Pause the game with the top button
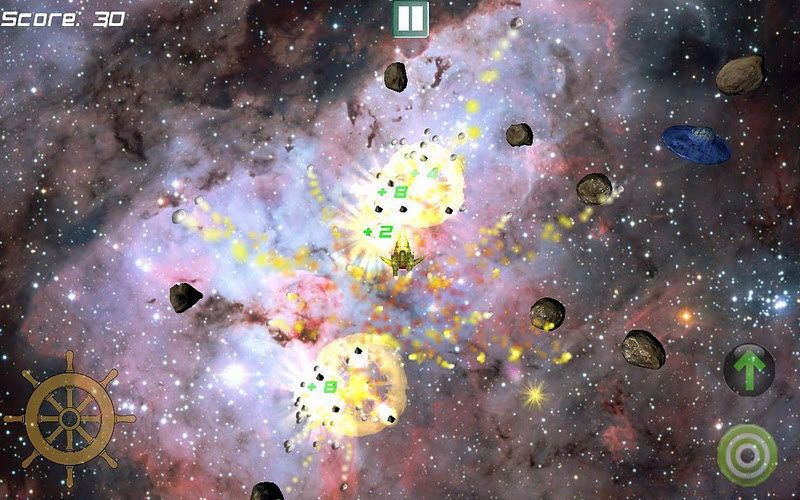Screen dimensions: 800x500 tap(410, 19)
